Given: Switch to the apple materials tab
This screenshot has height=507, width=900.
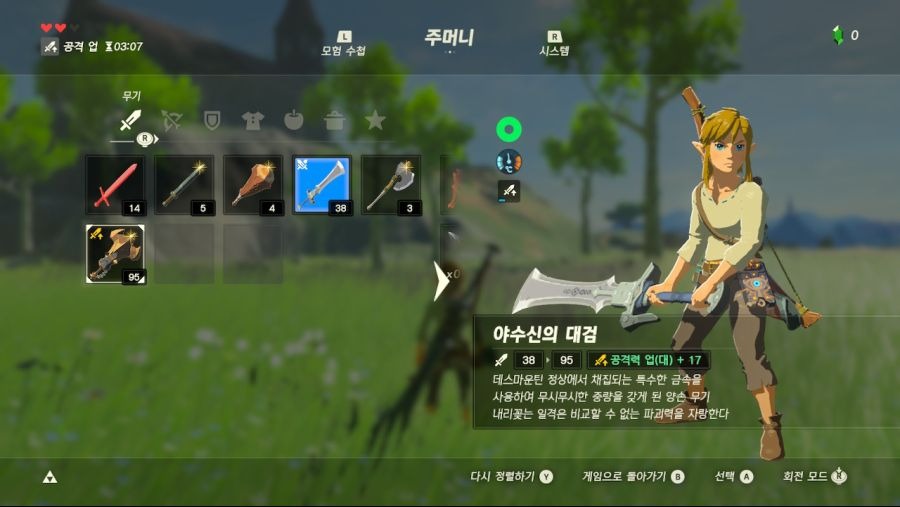Looking at the screenshot, I should [x=294, y=121].
